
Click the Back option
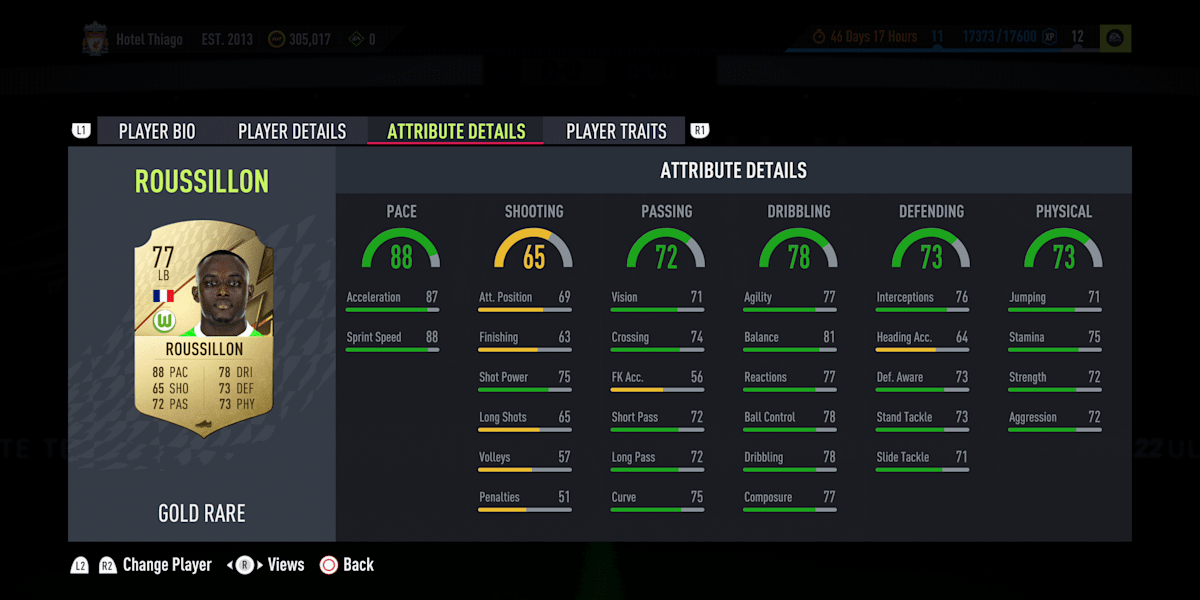347,565
